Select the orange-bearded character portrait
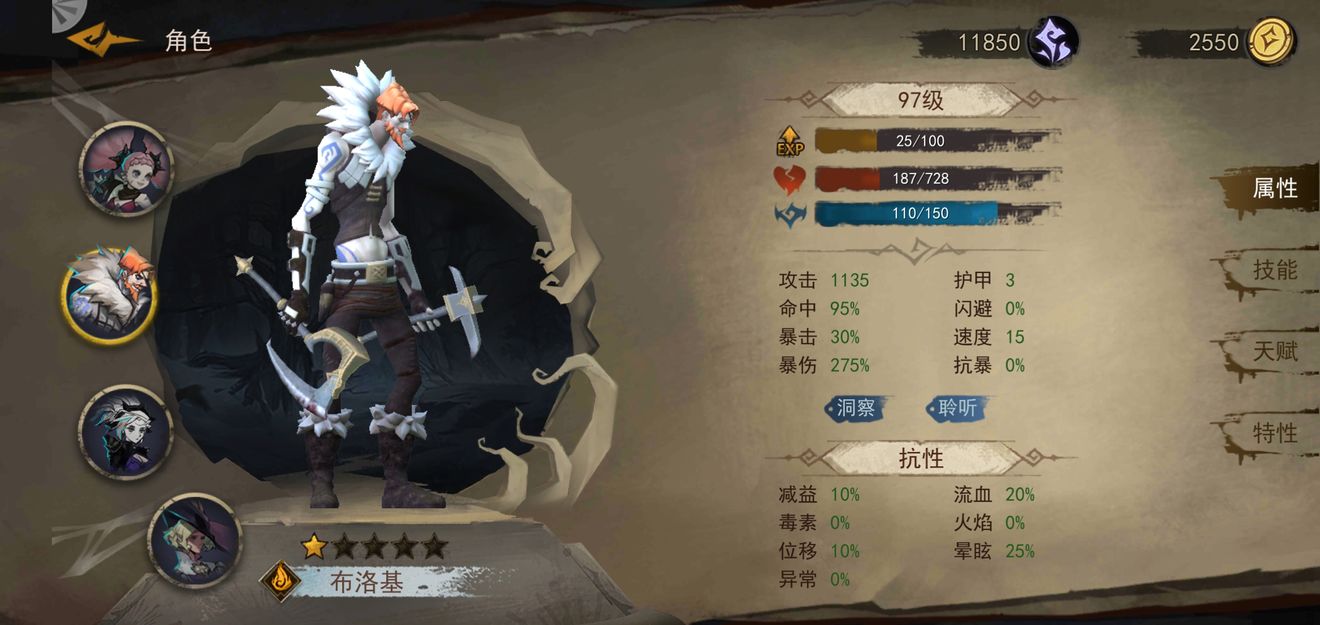 coord(111,295)
